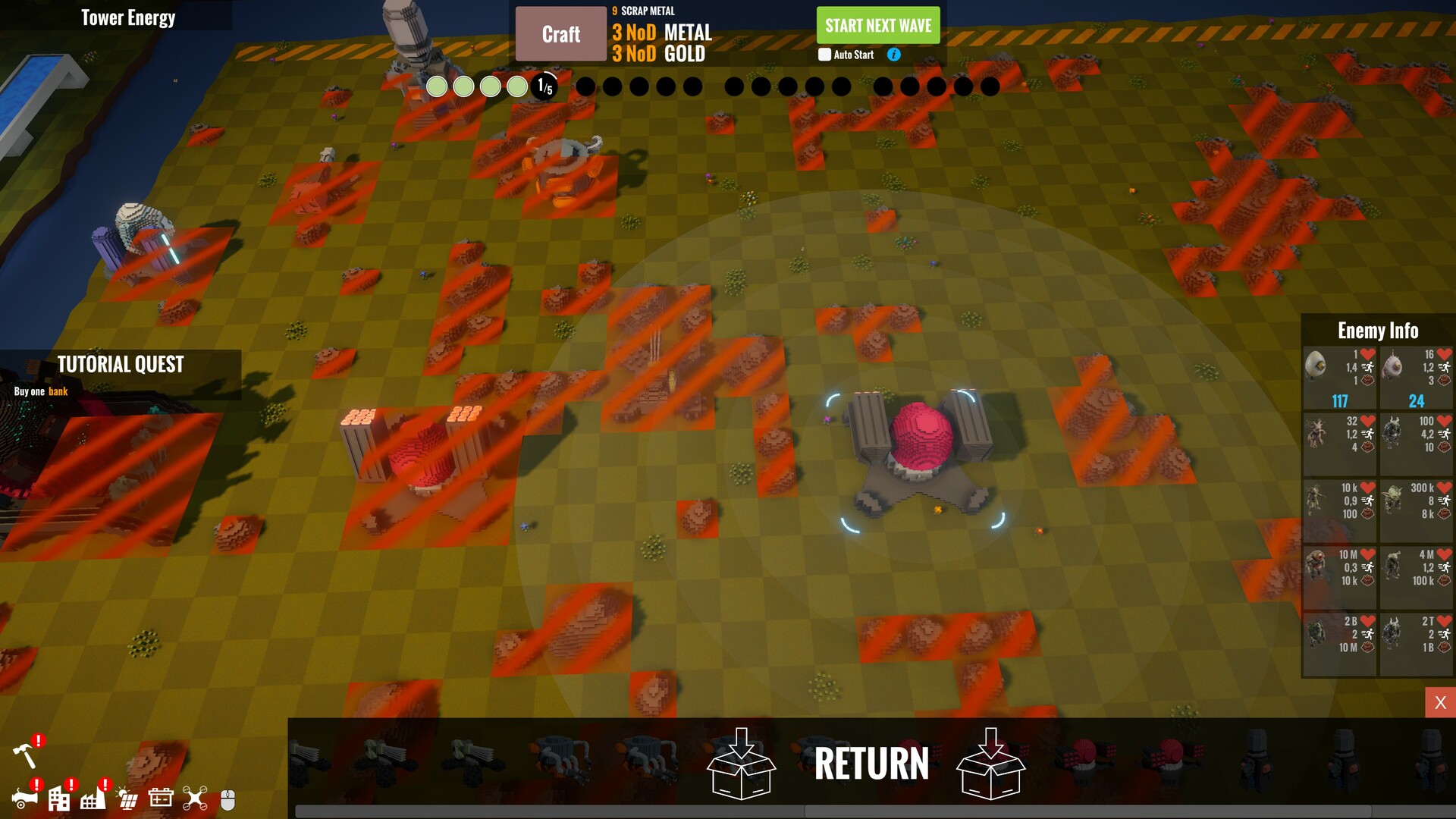
Task: Open the bank link in Tutorial Quest
Action: click(x=58, y=391)
